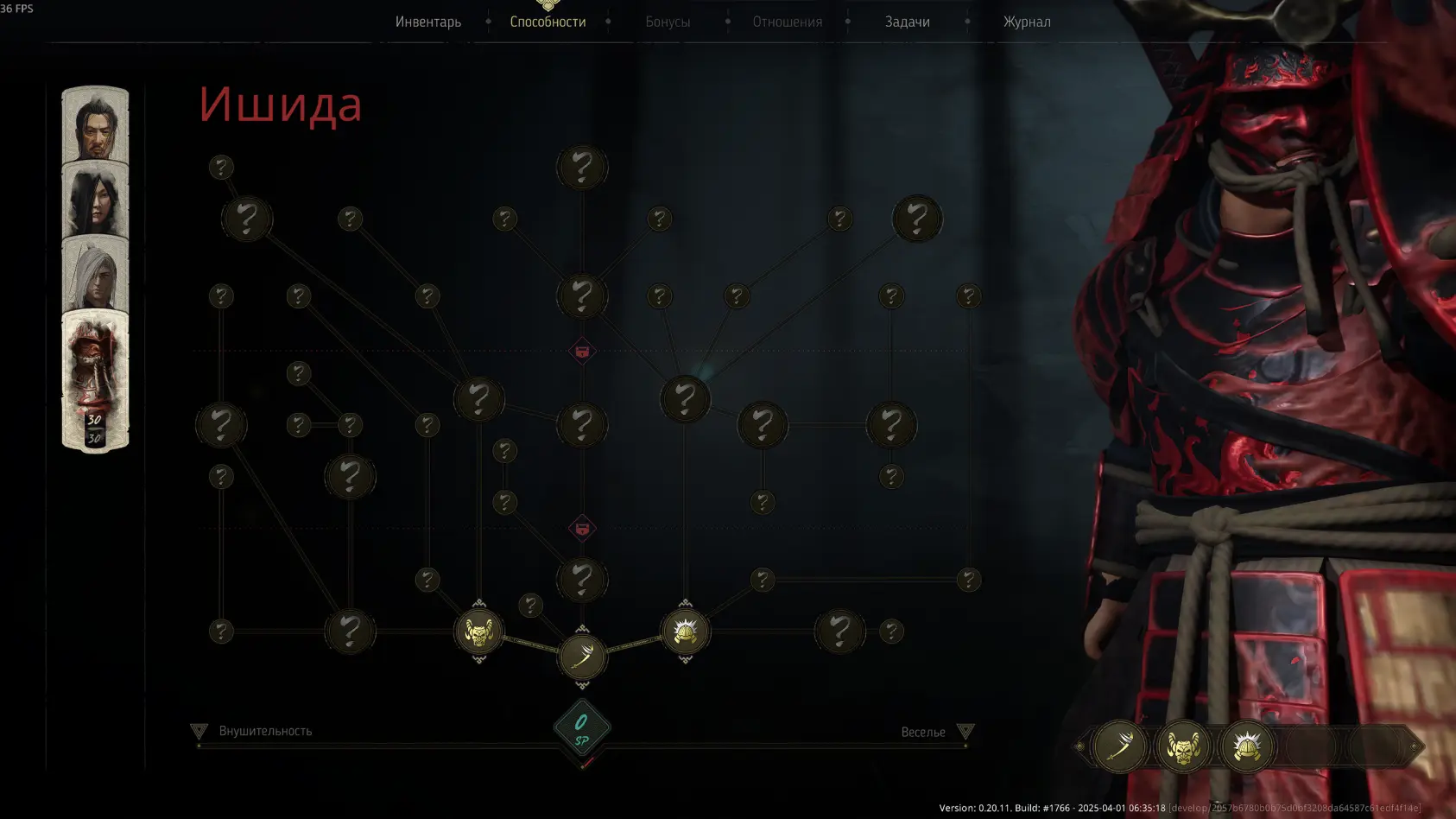
Task: Click the lower red padlock tier marker
Action: 582,529
